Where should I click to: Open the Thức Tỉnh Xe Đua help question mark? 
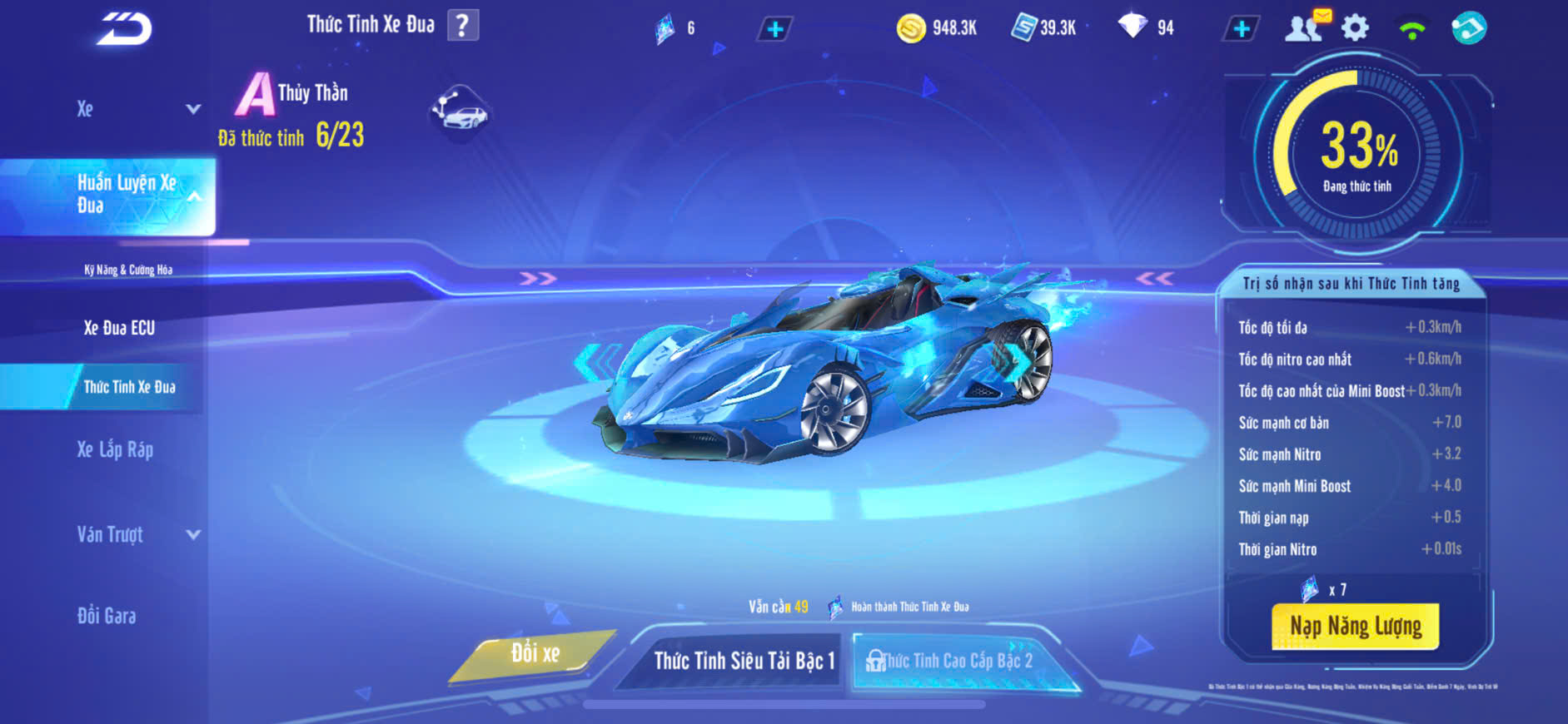(463, 26)
